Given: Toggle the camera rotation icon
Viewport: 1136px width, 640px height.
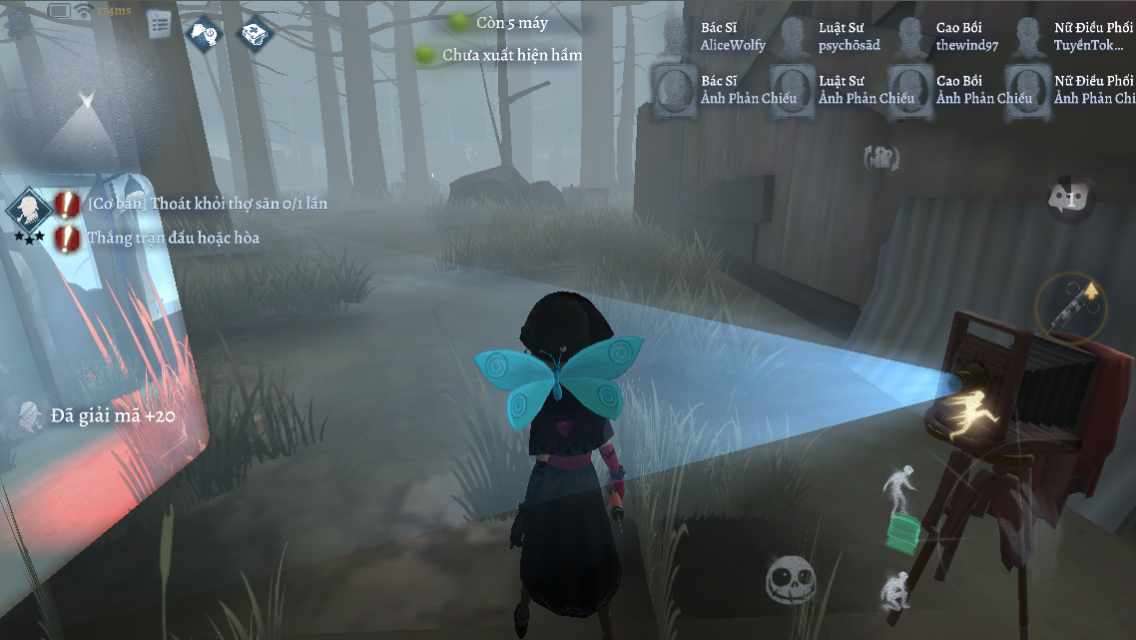Looking at the screenshot, I should 882,156.
